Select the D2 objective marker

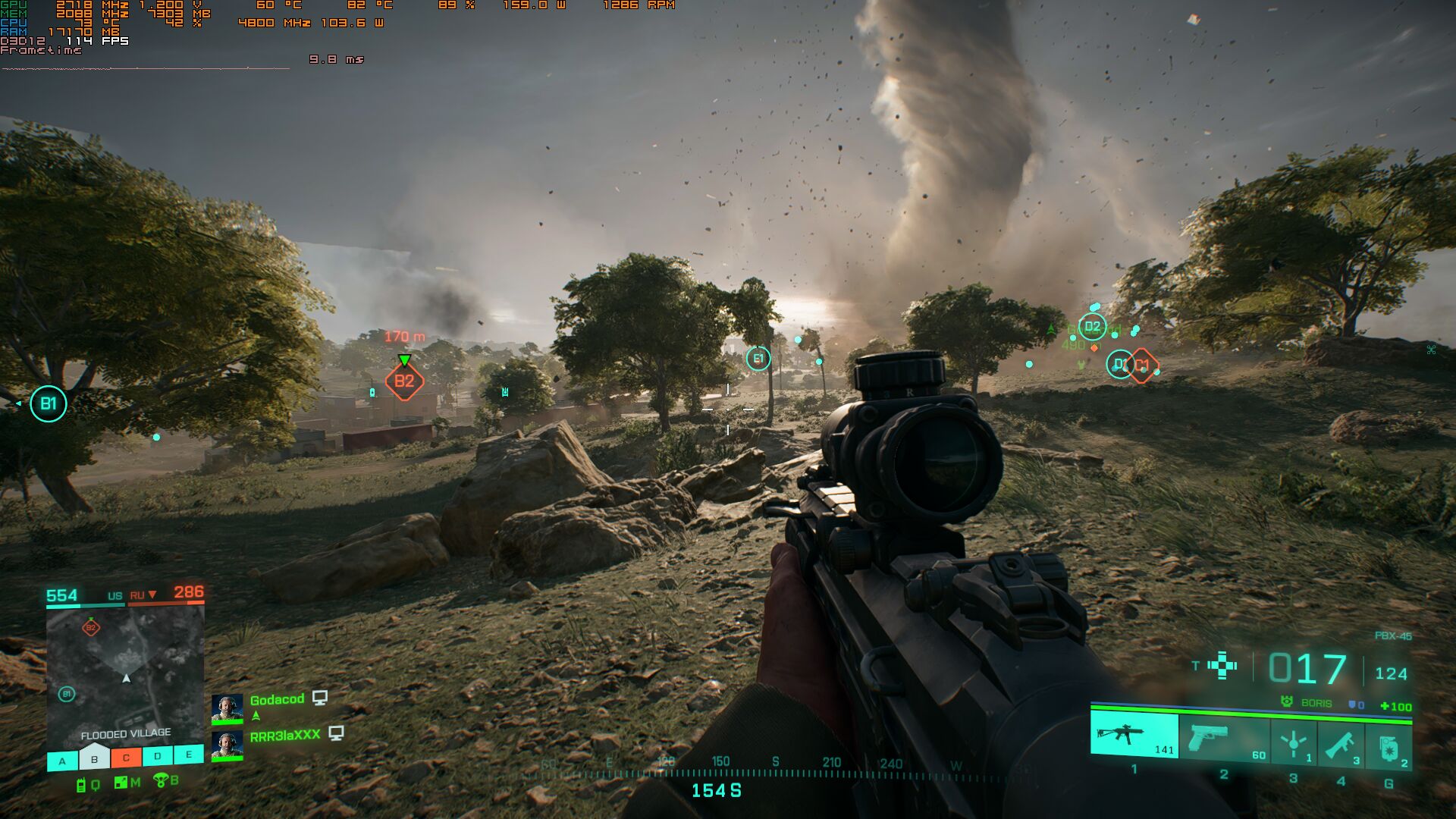click(1092, 327)
